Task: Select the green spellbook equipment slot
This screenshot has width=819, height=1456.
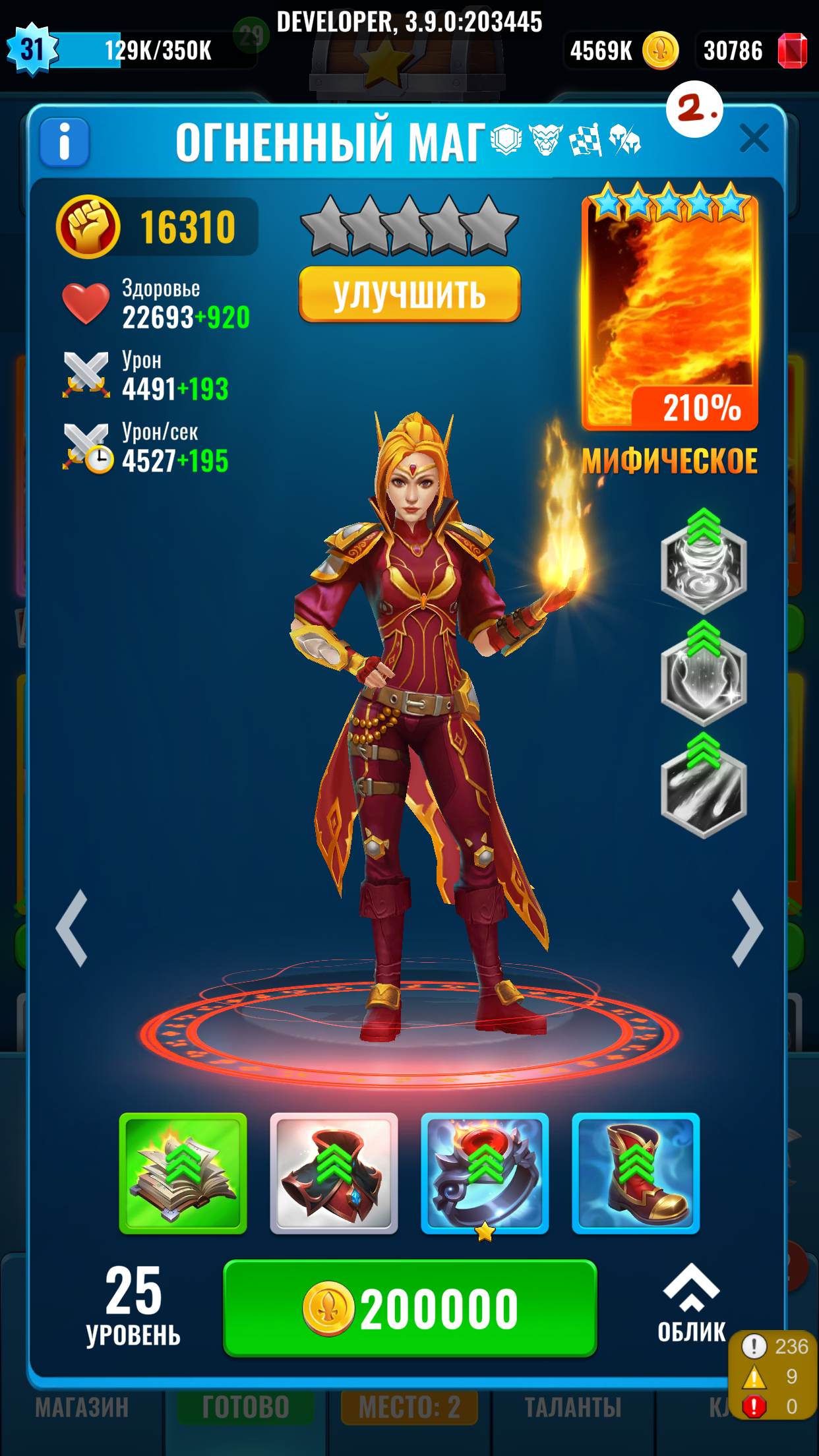Action: pyautogui.click(x=183, y=1173)
